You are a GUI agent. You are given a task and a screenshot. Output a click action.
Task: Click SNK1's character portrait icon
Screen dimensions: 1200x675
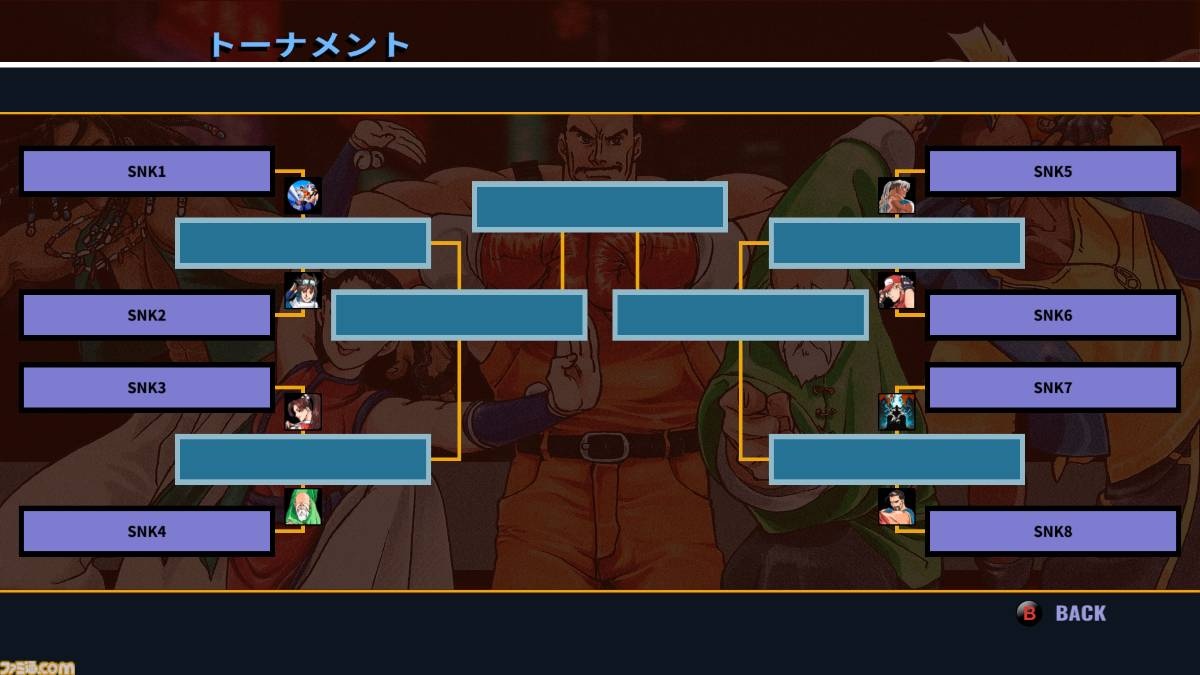tap(303, 196)
